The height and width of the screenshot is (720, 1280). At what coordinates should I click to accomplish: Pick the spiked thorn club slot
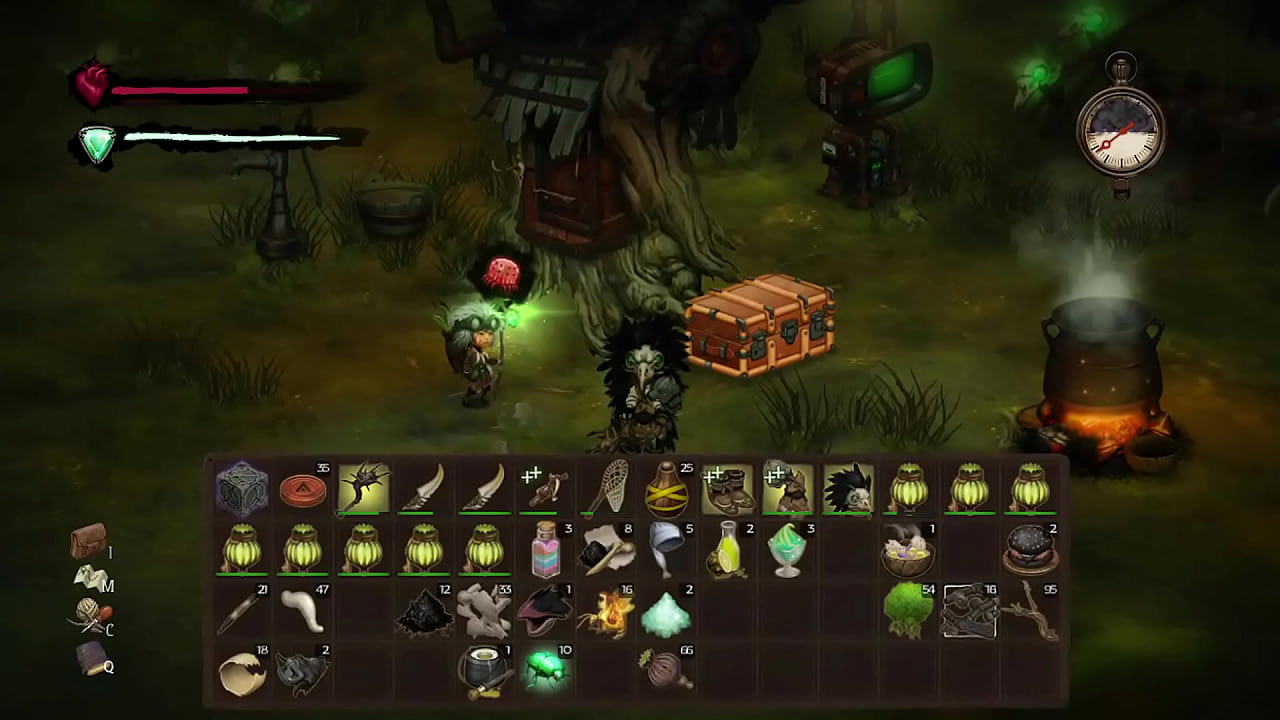click(363, 489)
